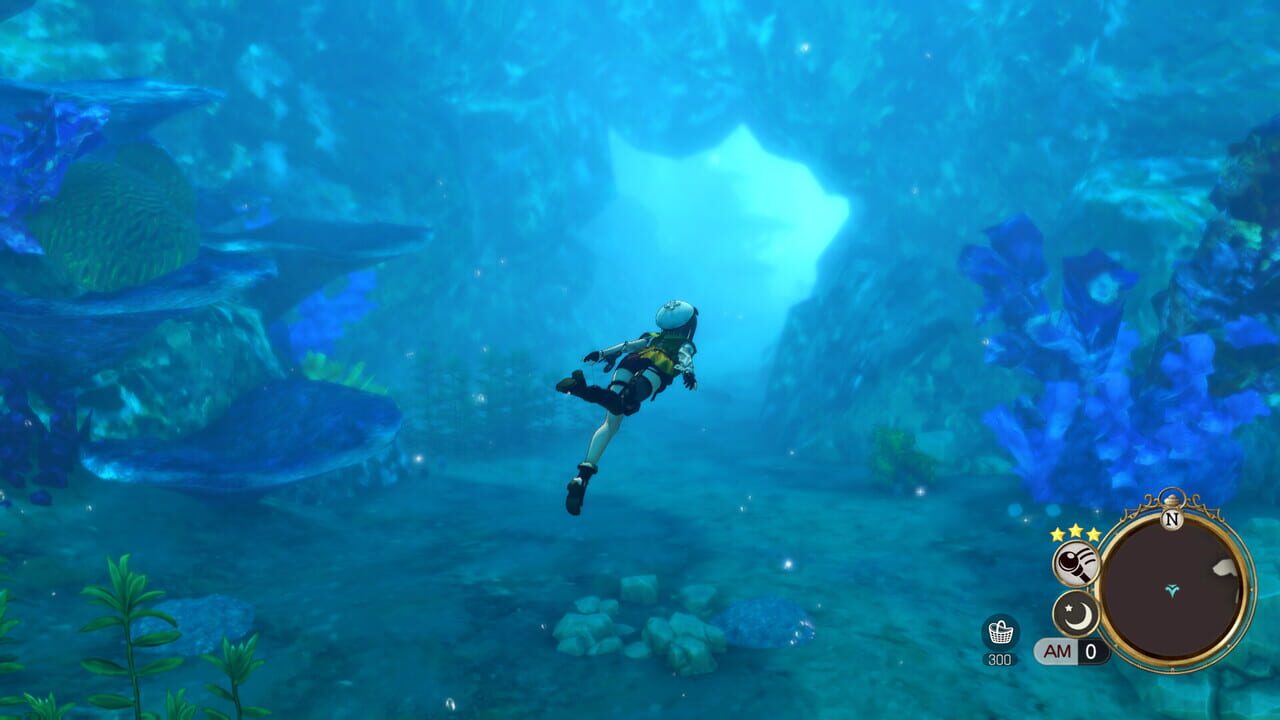Click the hour counter showing 0
The image size is (1280, 720).
coord(1089,651)
